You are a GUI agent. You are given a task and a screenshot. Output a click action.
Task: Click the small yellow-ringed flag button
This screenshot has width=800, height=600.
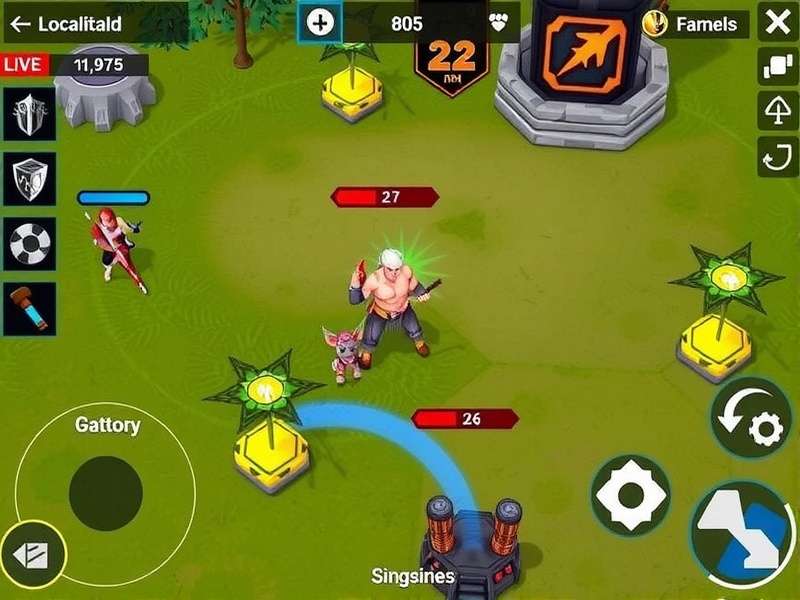pyautogui.click(x=33, y=553)
